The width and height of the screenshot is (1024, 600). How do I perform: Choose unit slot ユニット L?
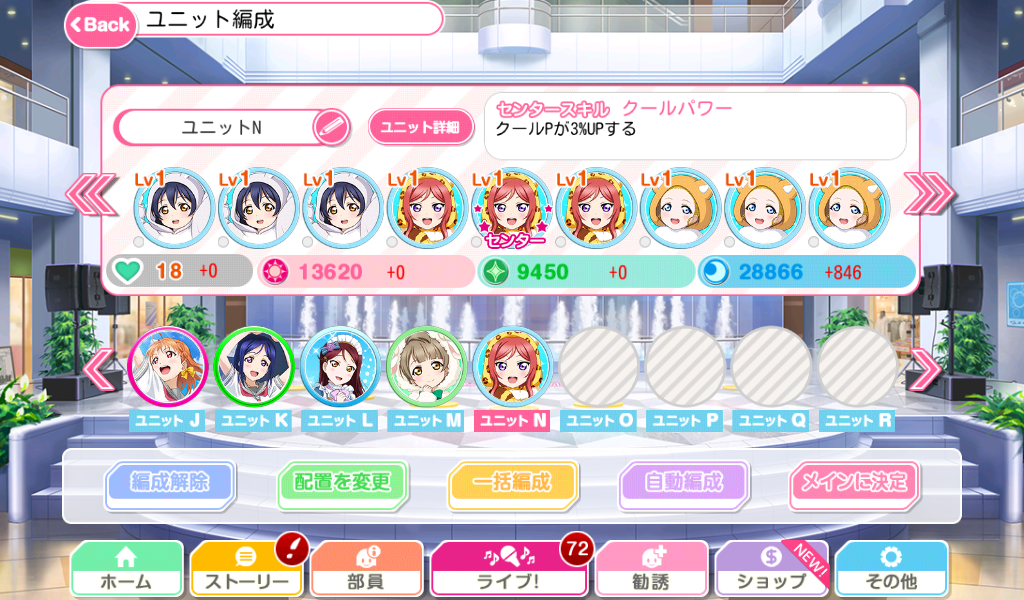click(339, 366)
